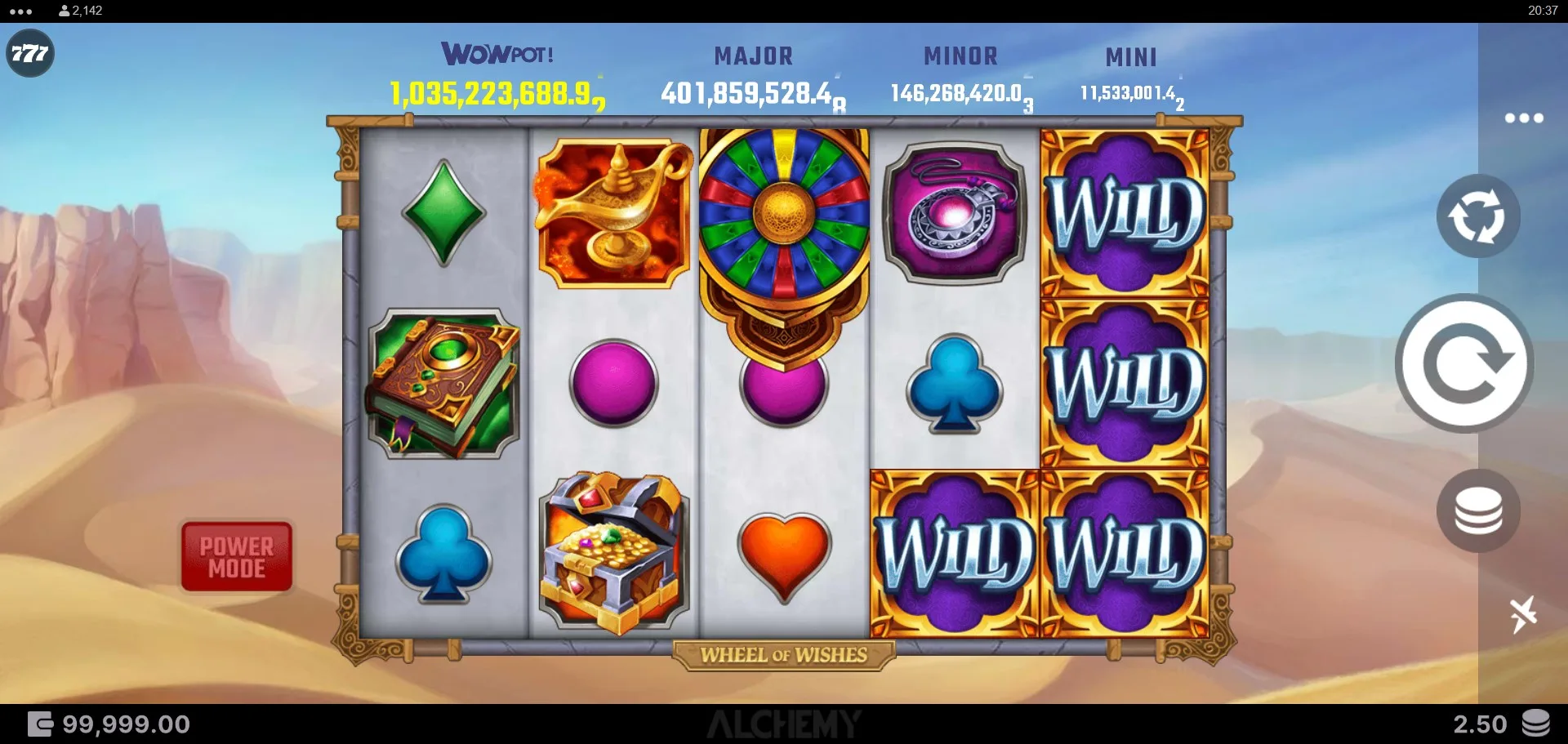This screenshot has width=1568, height=744.
Task: Activate the autoplay circular arrows button
Action: (1477, 216)
